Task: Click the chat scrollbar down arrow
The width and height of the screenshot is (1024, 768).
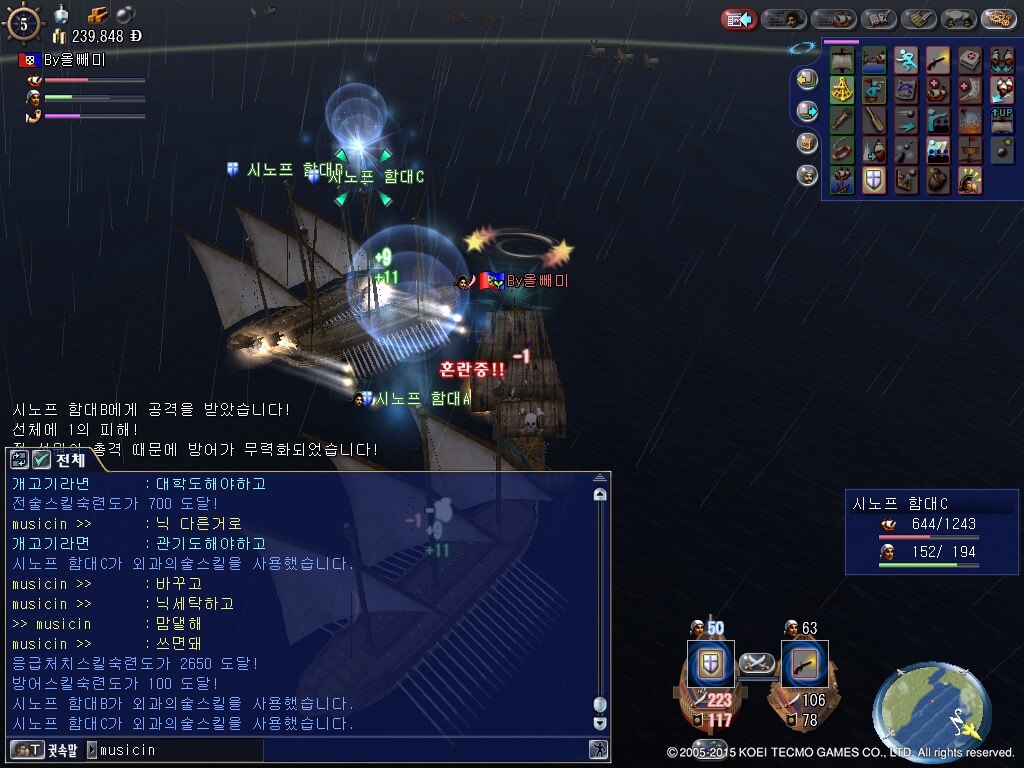Action: point(600,723)
